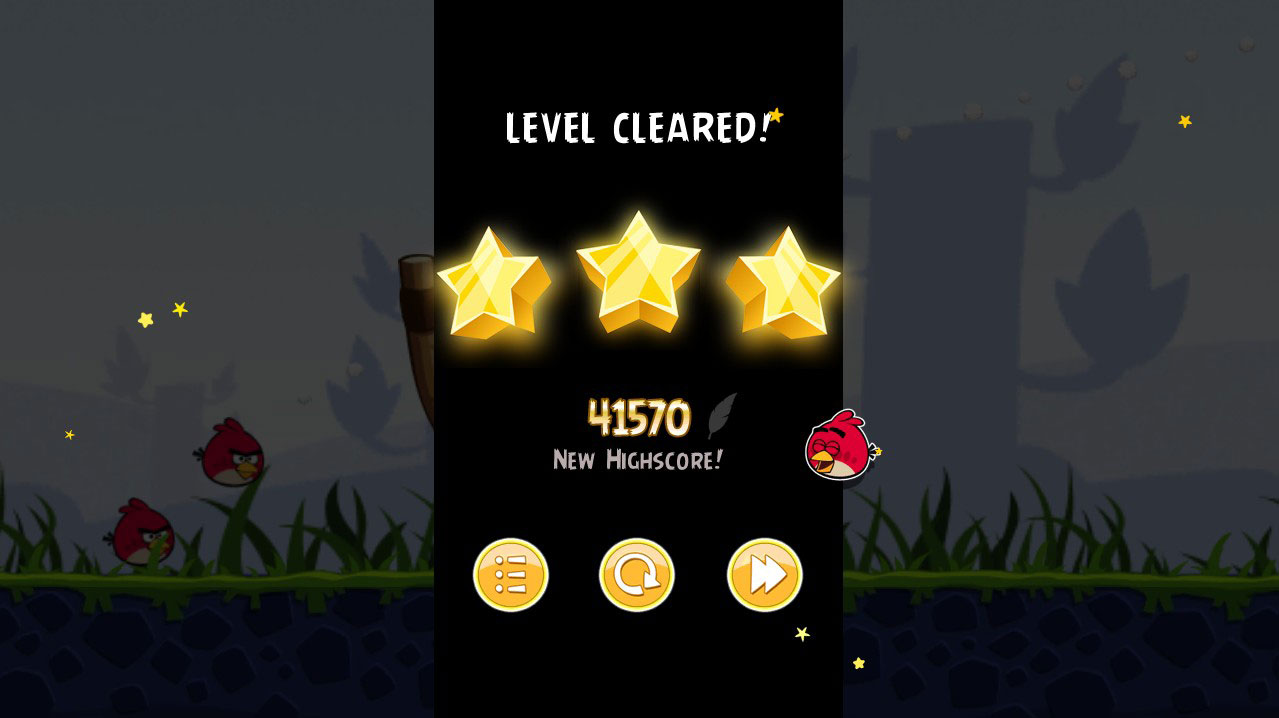Open the level selection menu
1279x718 pixels.
pos(510,575)
